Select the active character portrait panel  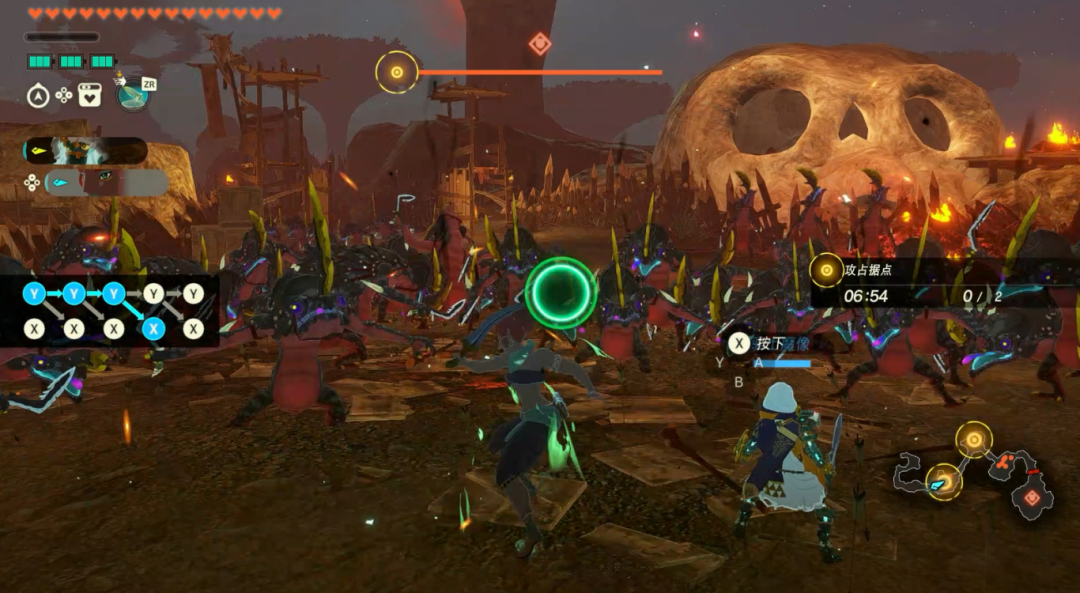[x=85, y=151]
